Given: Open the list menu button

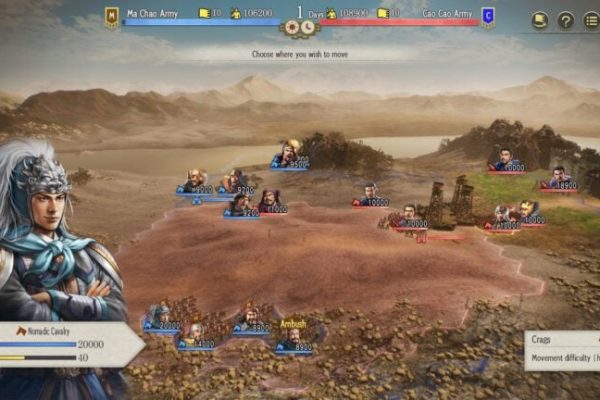Looking at the screenshot, I should [590, 19].
